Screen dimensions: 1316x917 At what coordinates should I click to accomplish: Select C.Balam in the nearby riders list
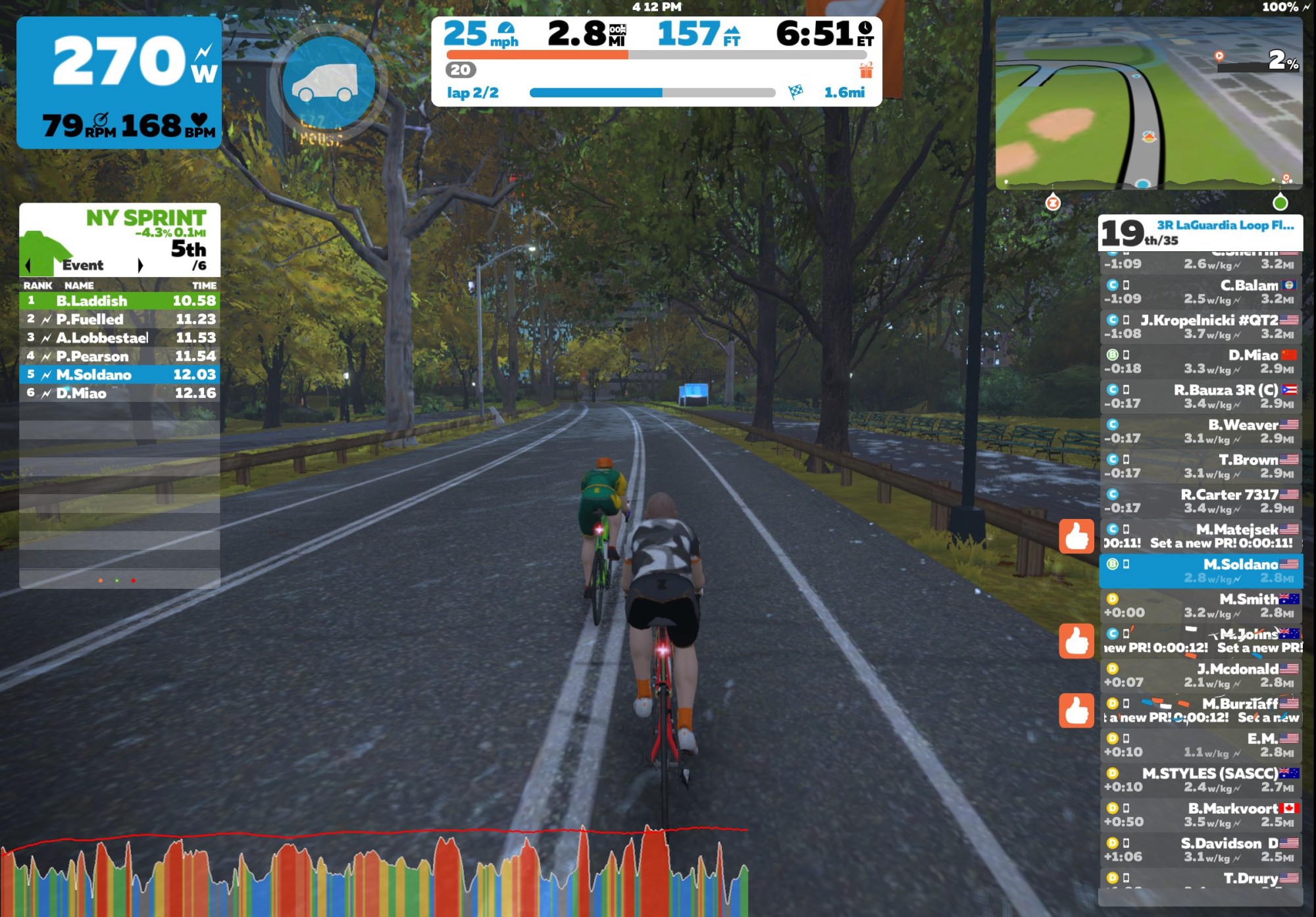(1200, 292)
